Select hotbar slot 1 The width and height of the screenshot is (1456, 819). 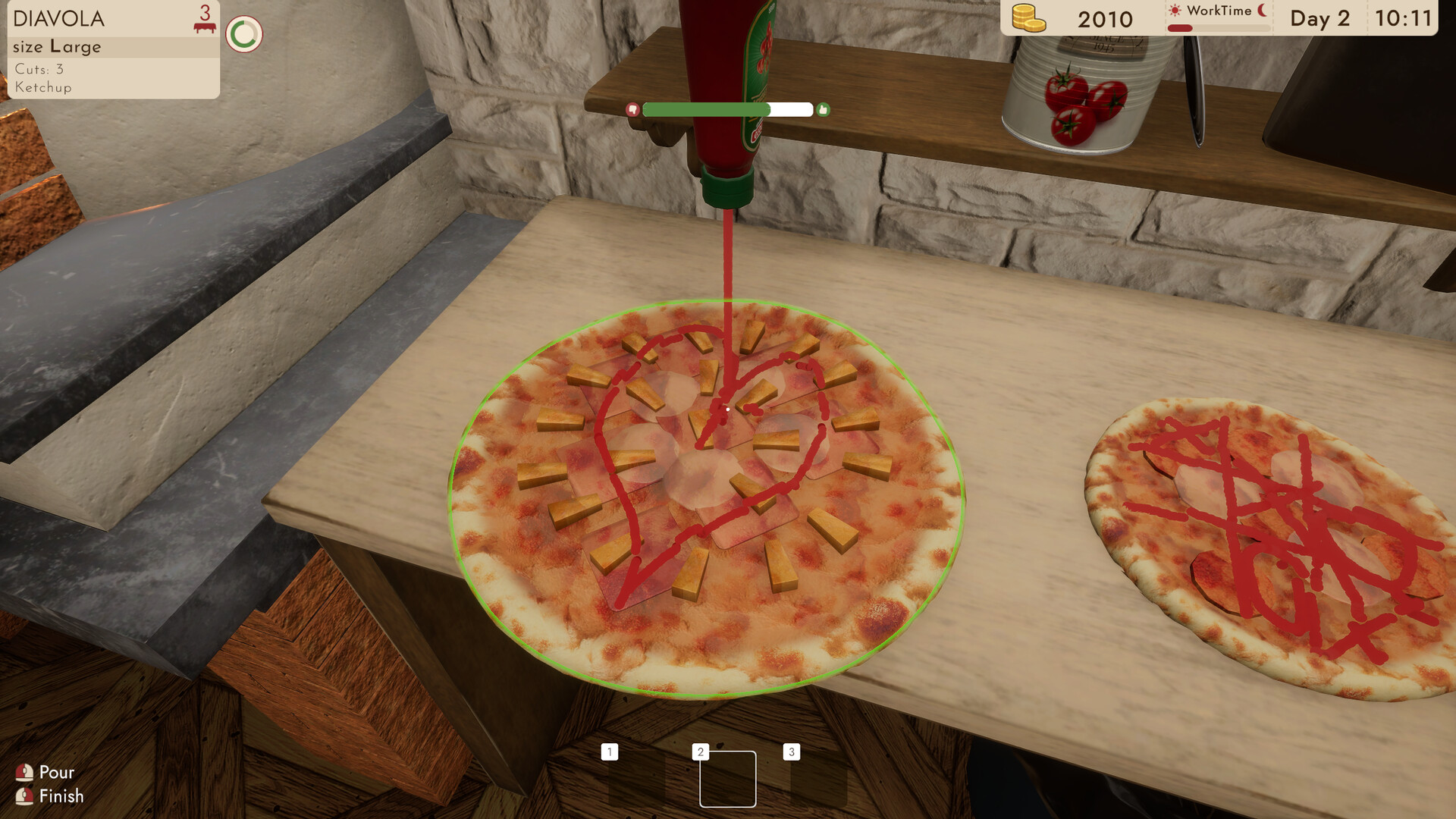click(609, 752)
